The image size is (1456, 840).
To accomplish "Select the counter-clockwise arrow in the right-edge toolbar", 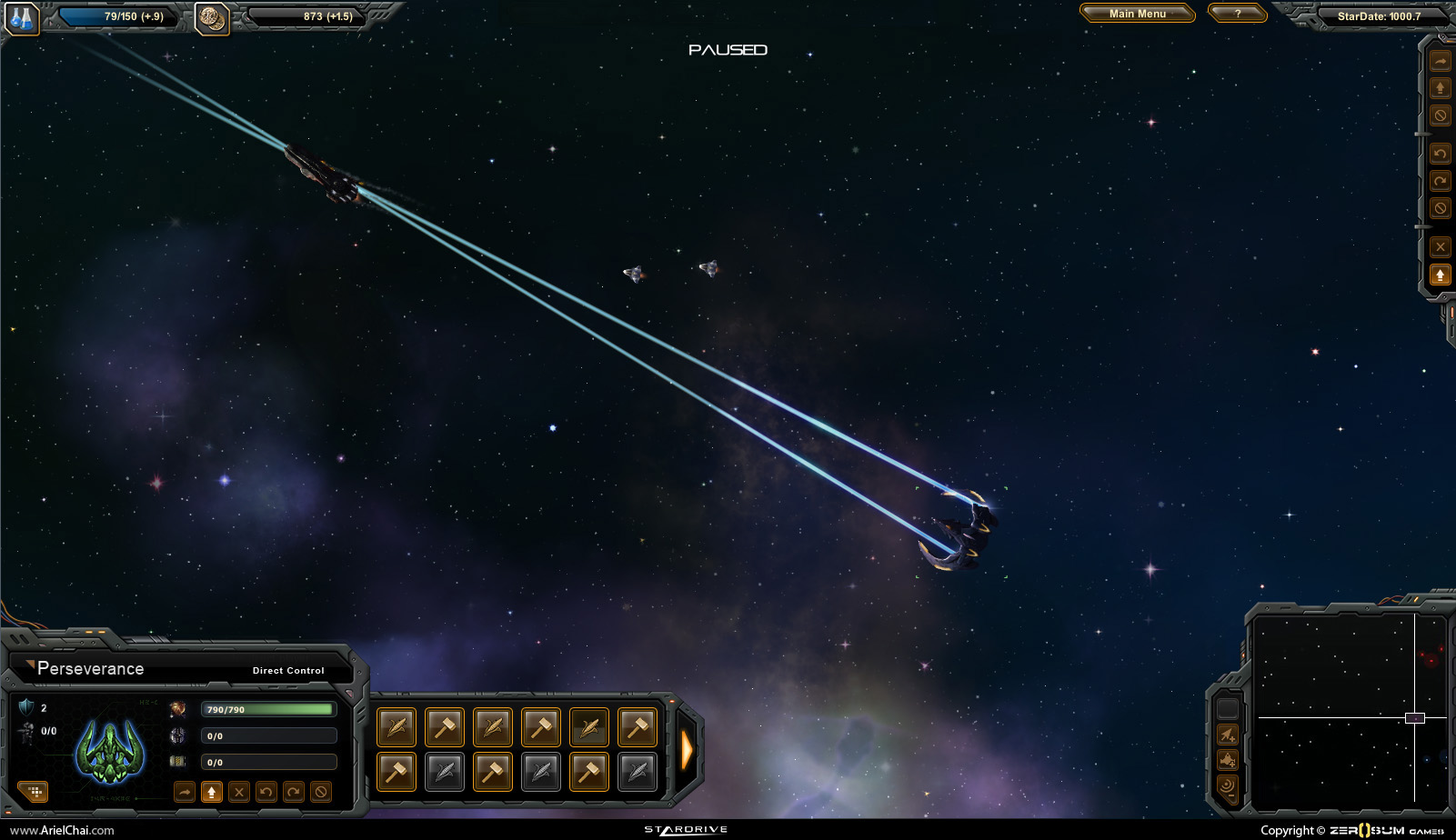I will click(x=1441, y=154).
